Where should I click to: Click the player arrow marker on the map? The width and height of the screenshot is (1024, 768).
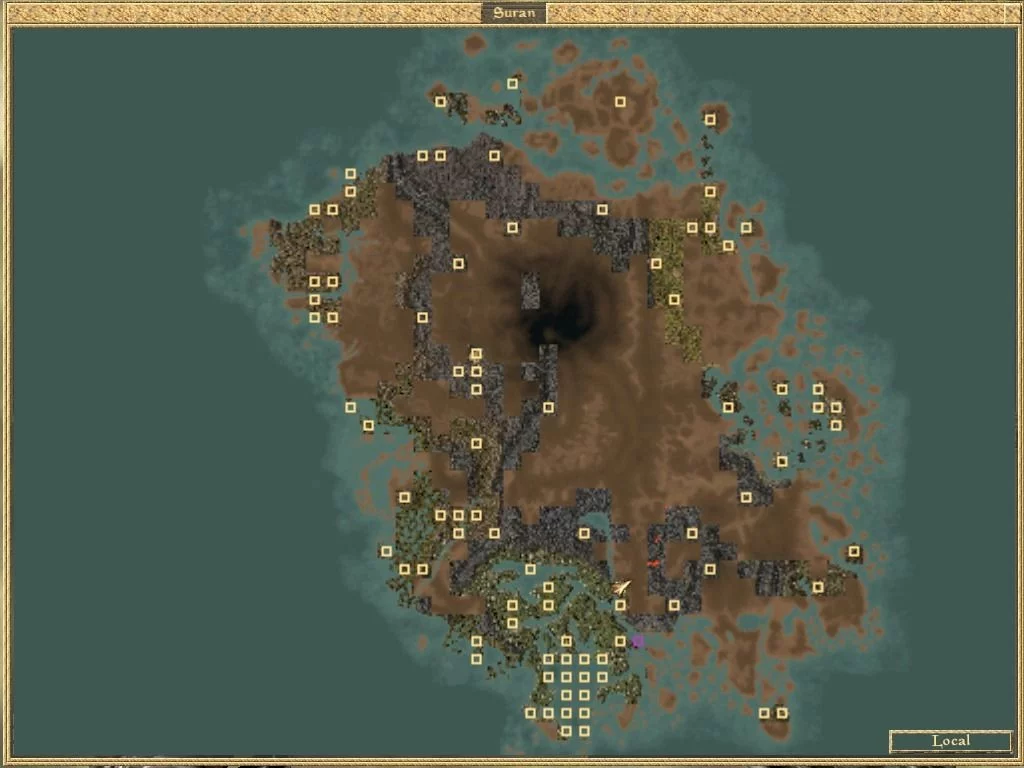coord(623,587)
